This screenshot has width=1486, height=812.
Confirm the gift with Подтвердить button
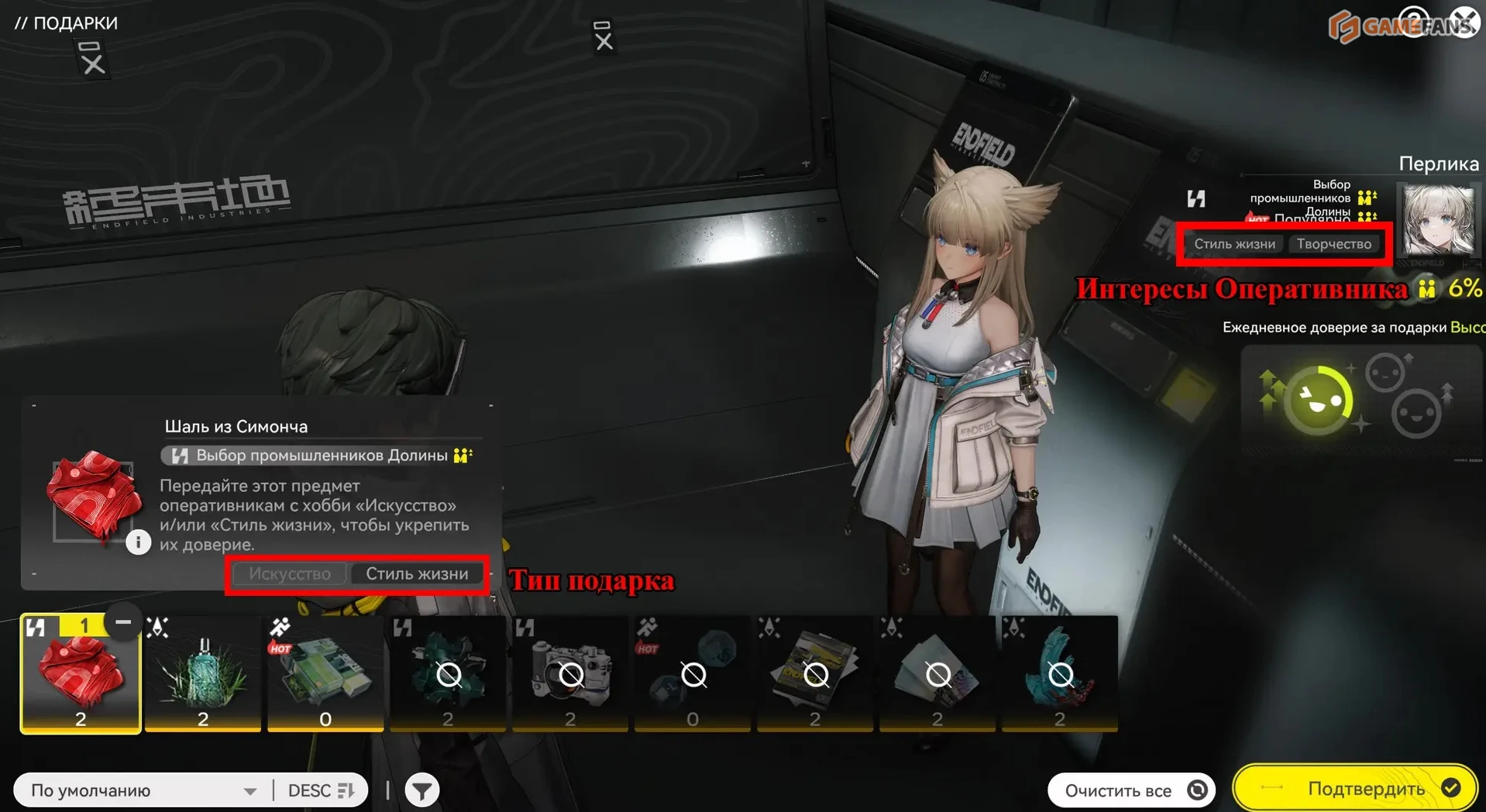tap(1354, 789)
